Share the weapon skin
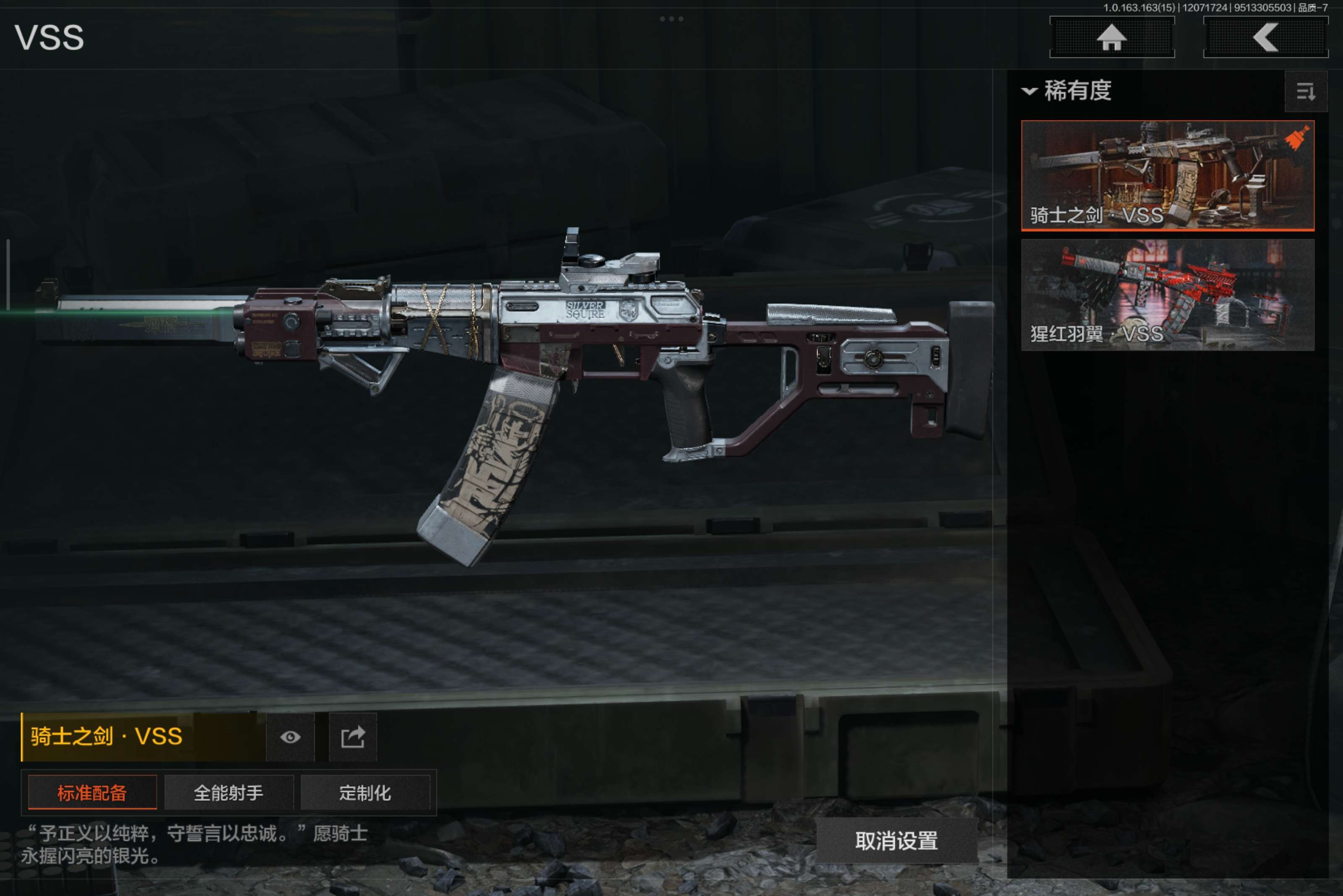Image resolution: width=1343 pixels, height=896 pixels. tap(353, 737)
